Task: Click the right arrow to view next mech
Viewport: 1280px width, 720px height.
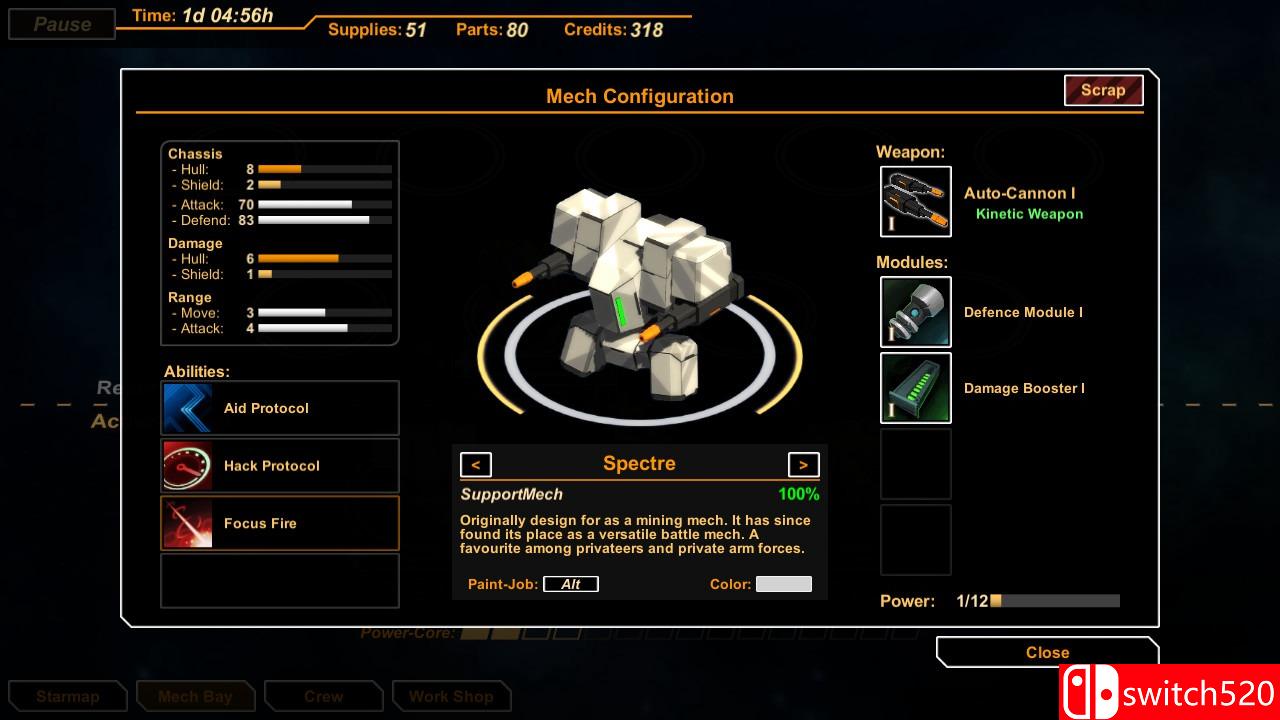Action: (803, 464)
